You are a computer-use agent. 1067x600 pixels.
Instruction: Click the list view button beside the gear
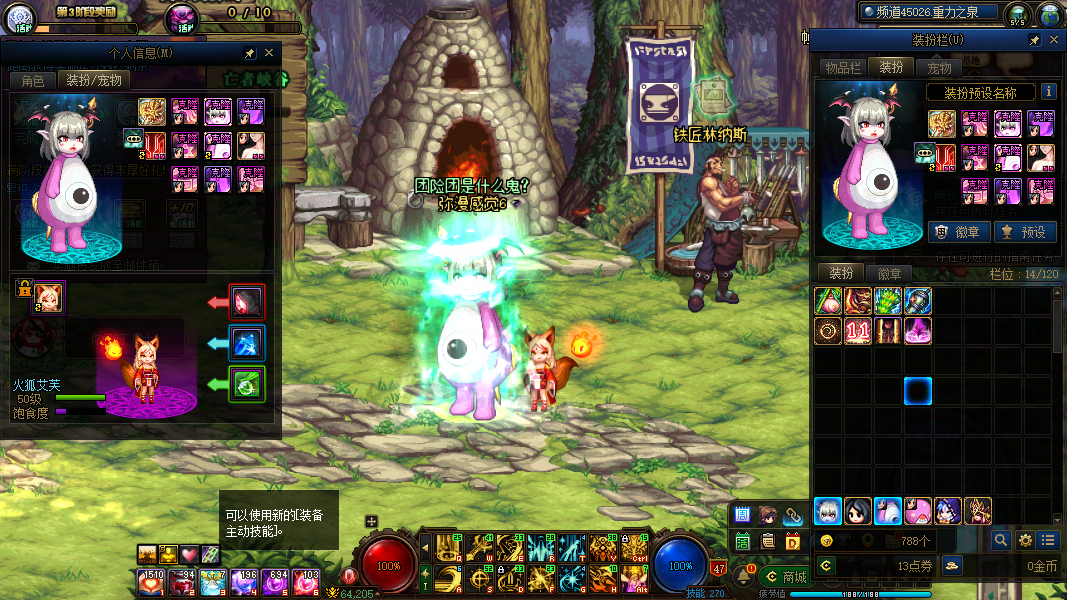(x=1047, y=540)
